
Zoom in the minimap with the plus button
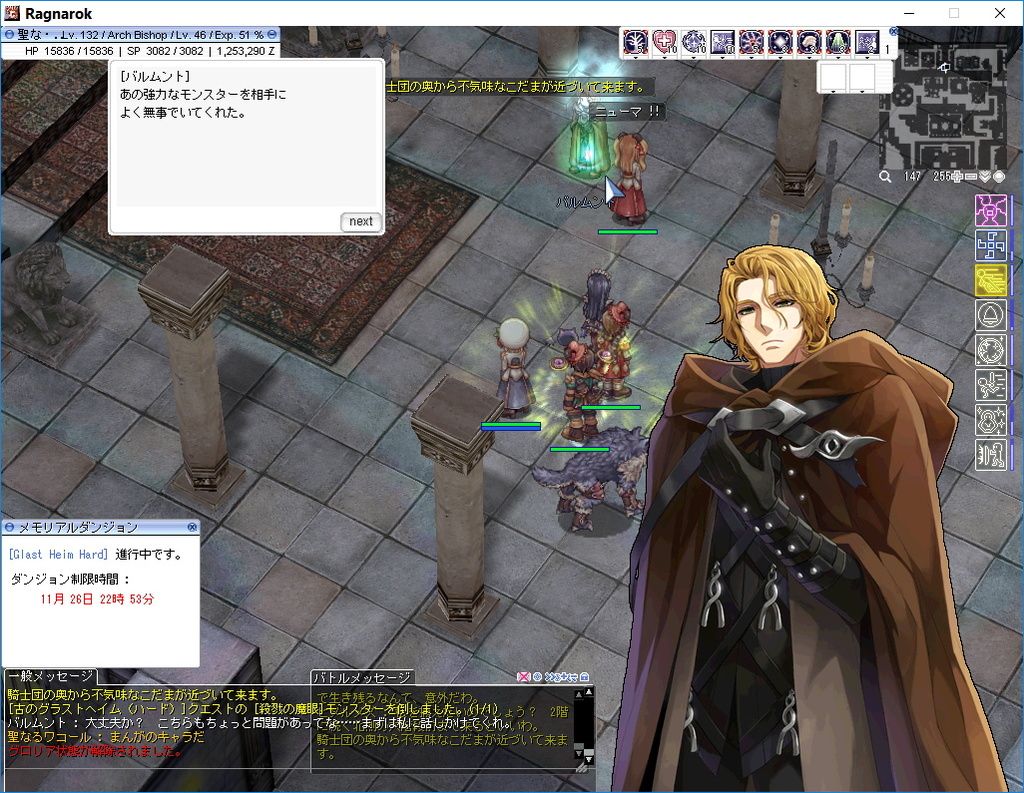[x=956, y=177]
